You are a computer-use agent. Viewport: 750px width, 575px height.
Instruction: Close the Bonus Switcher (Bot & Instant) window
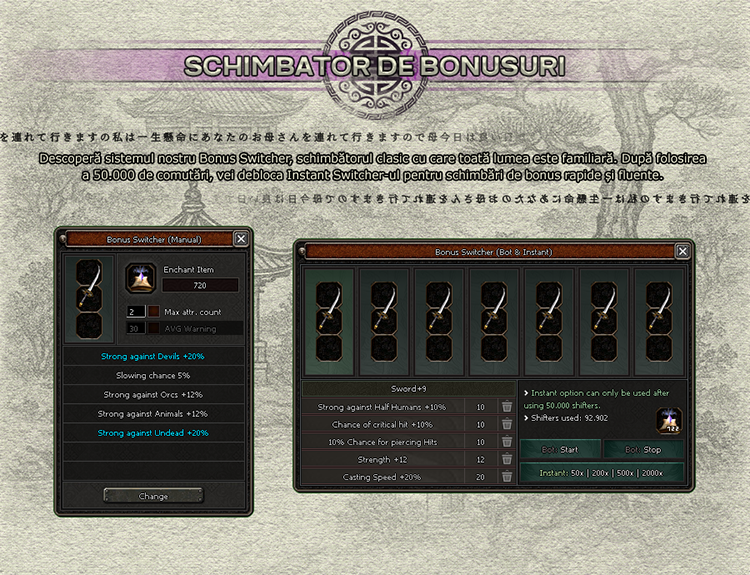(x=677, y=251)
